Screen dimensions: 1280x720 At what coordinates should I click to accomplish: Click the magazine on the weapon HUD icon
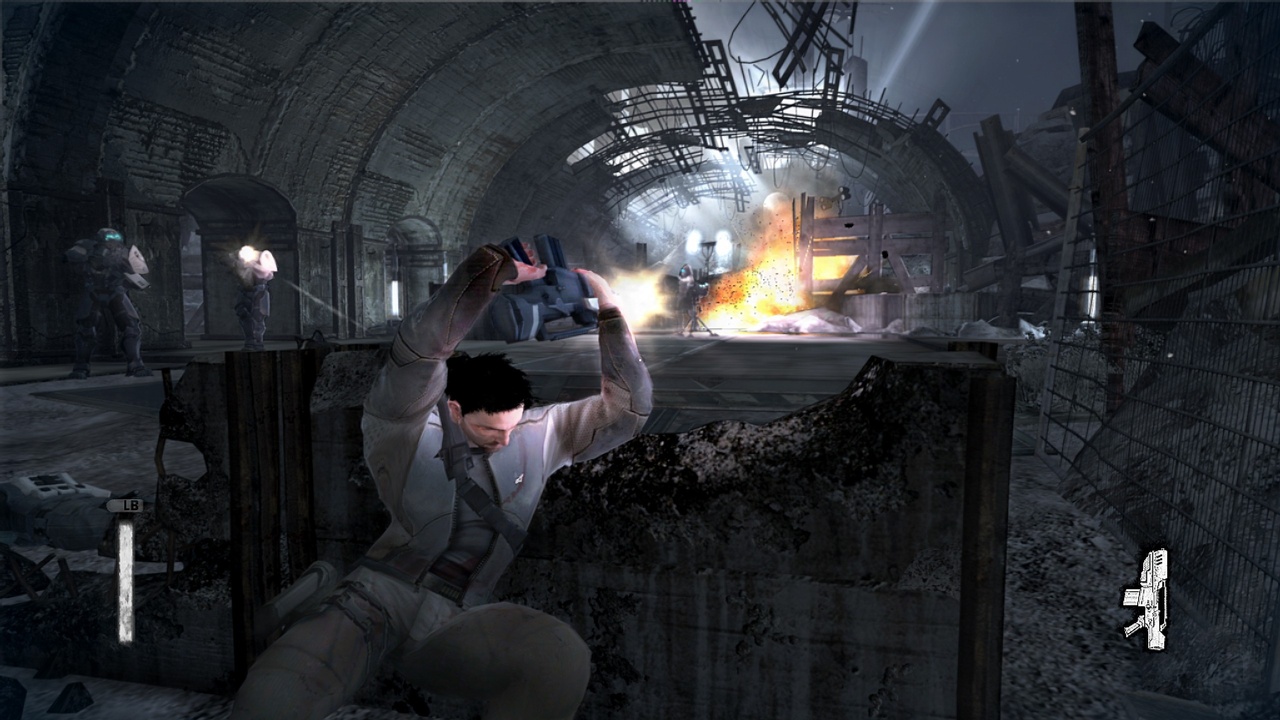(x=1131, y=597)
